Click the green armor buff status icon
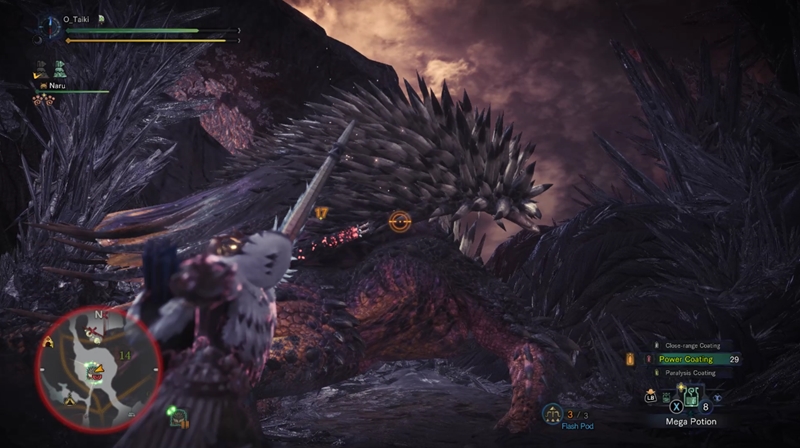The height and width of the screenshot is (448, 800). click(60, 69)
